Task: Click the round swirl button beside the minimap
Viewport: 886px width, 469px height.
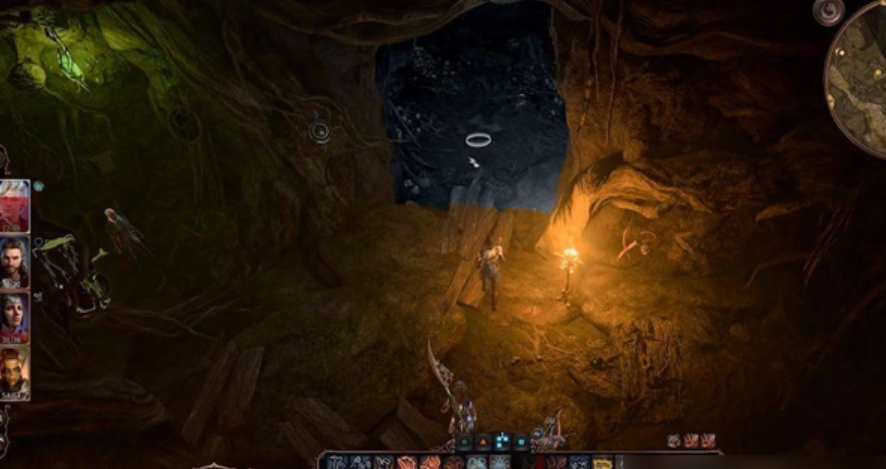Action: coord(828,11)
